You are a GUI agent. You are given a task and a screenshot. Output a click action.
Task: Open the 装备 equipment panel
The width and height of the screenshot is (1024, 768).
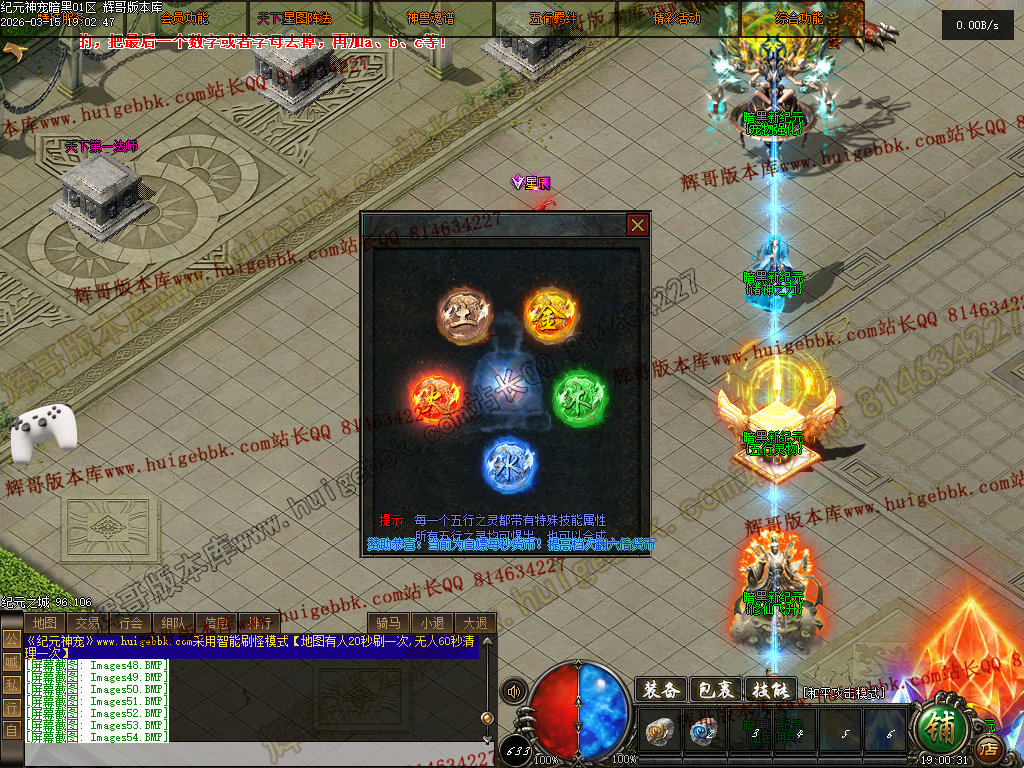tap(660, 690)
